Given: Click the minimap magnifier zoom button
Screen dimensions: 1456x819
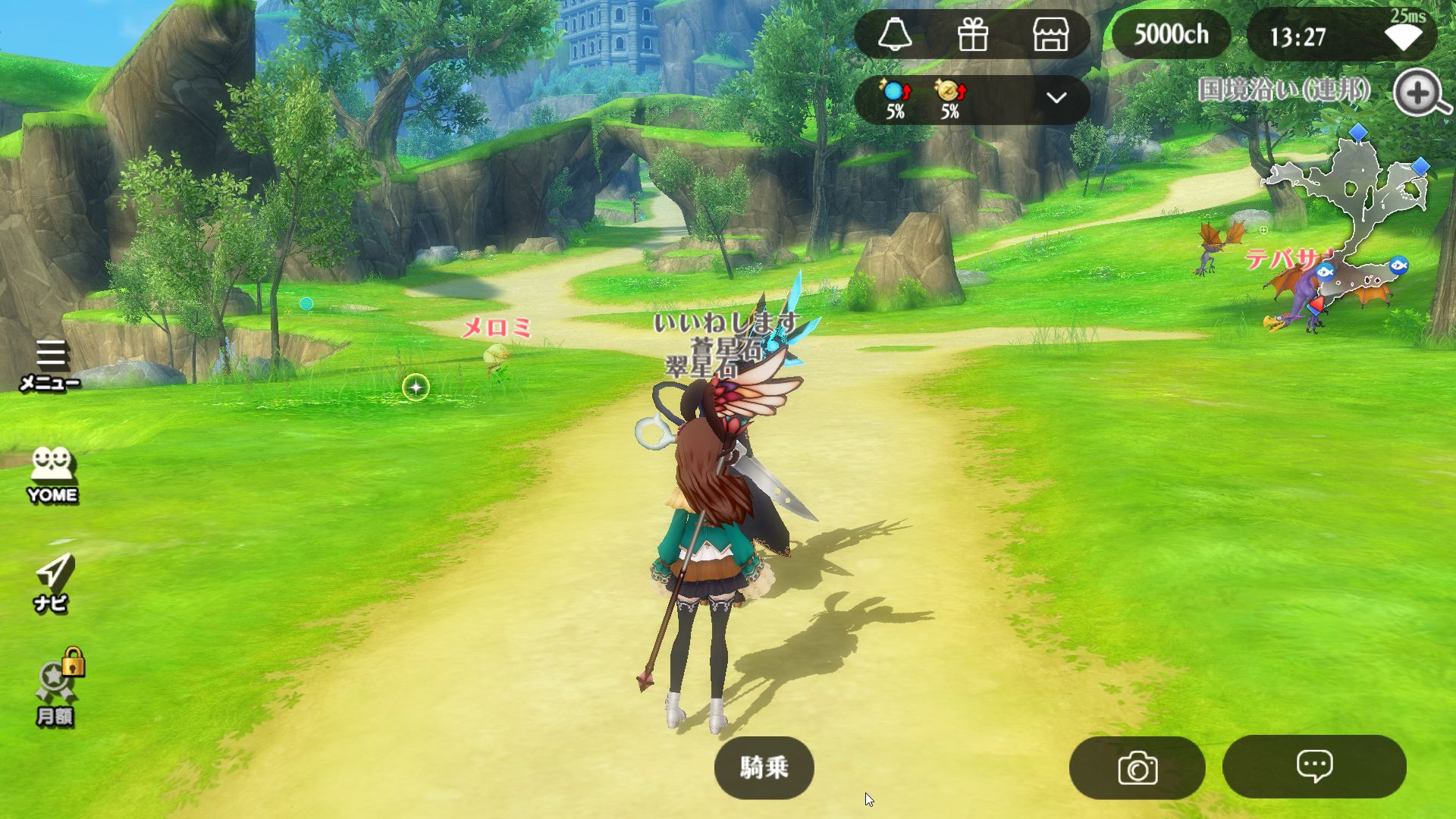Looking at the screenshot, I should pyautogui.click(x=1420, y=93).
